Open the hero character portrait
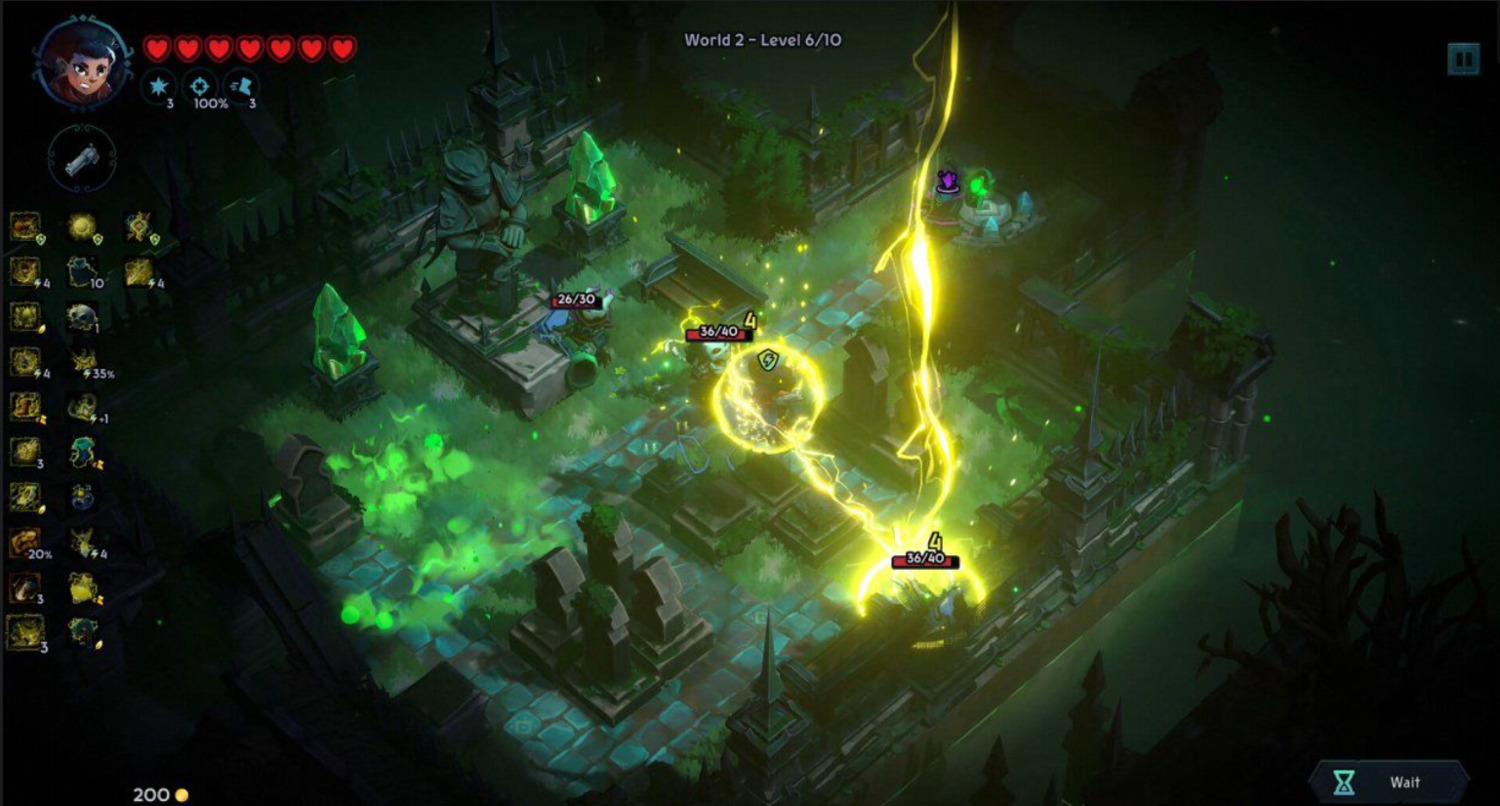 click(83, 63)
